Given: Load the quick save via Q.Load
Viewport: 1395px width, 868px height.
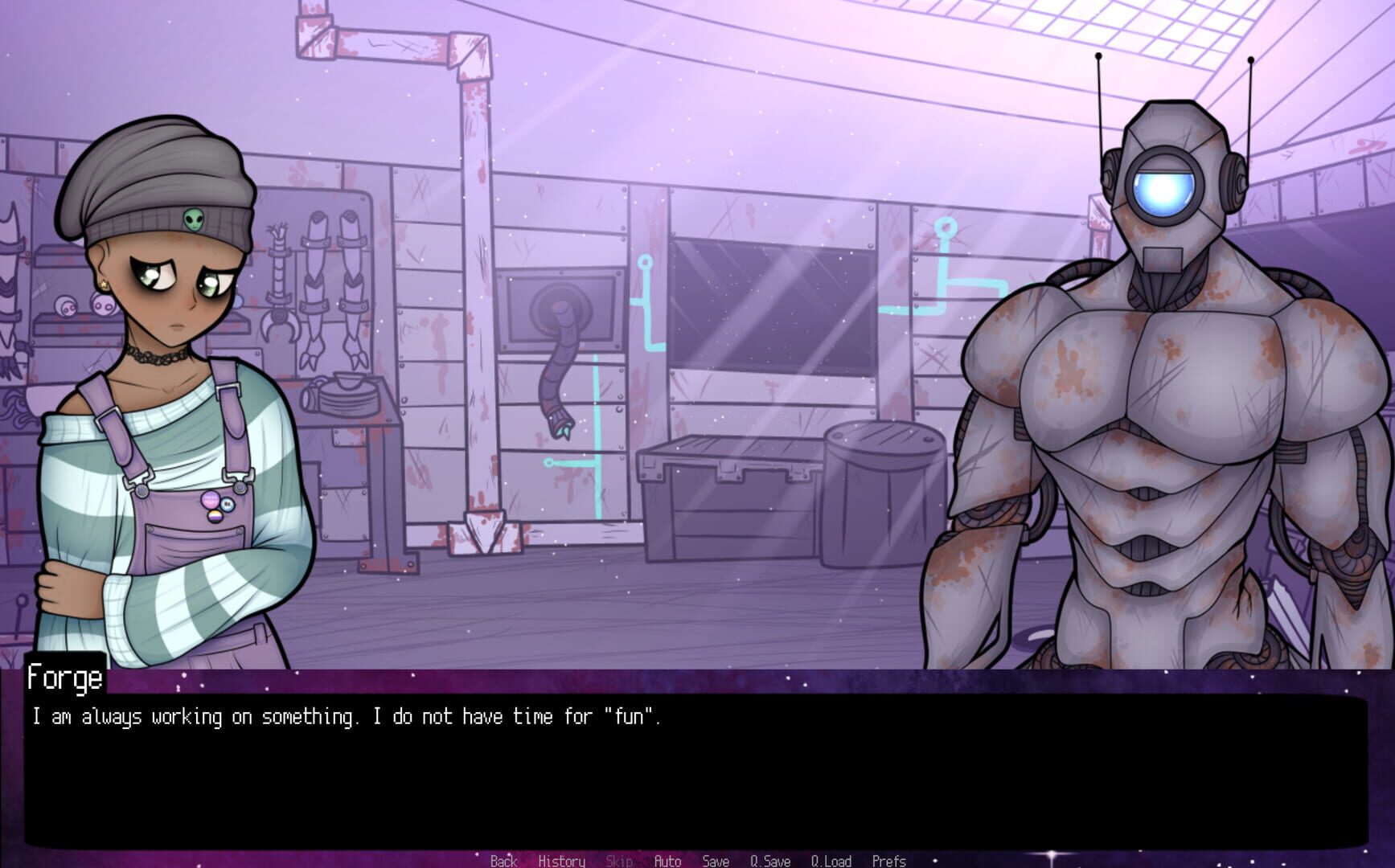Looking at the screenshot, I should 832,861.
